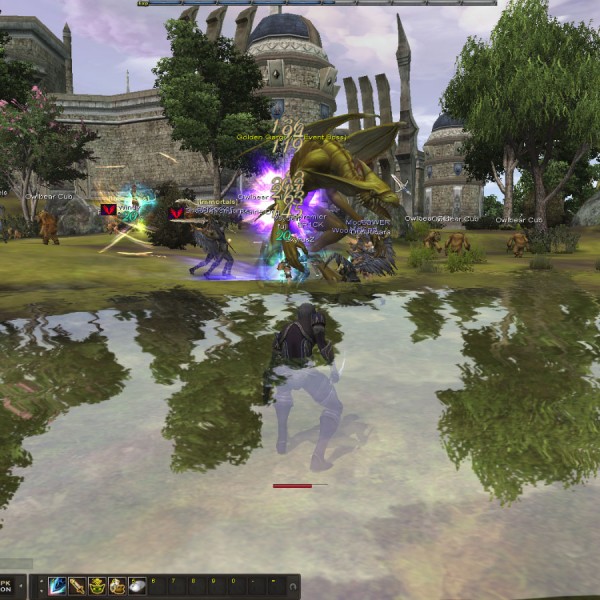Use the yellow goblin face hotbar icon
The image size is (600, 600).
pos(97,586)
